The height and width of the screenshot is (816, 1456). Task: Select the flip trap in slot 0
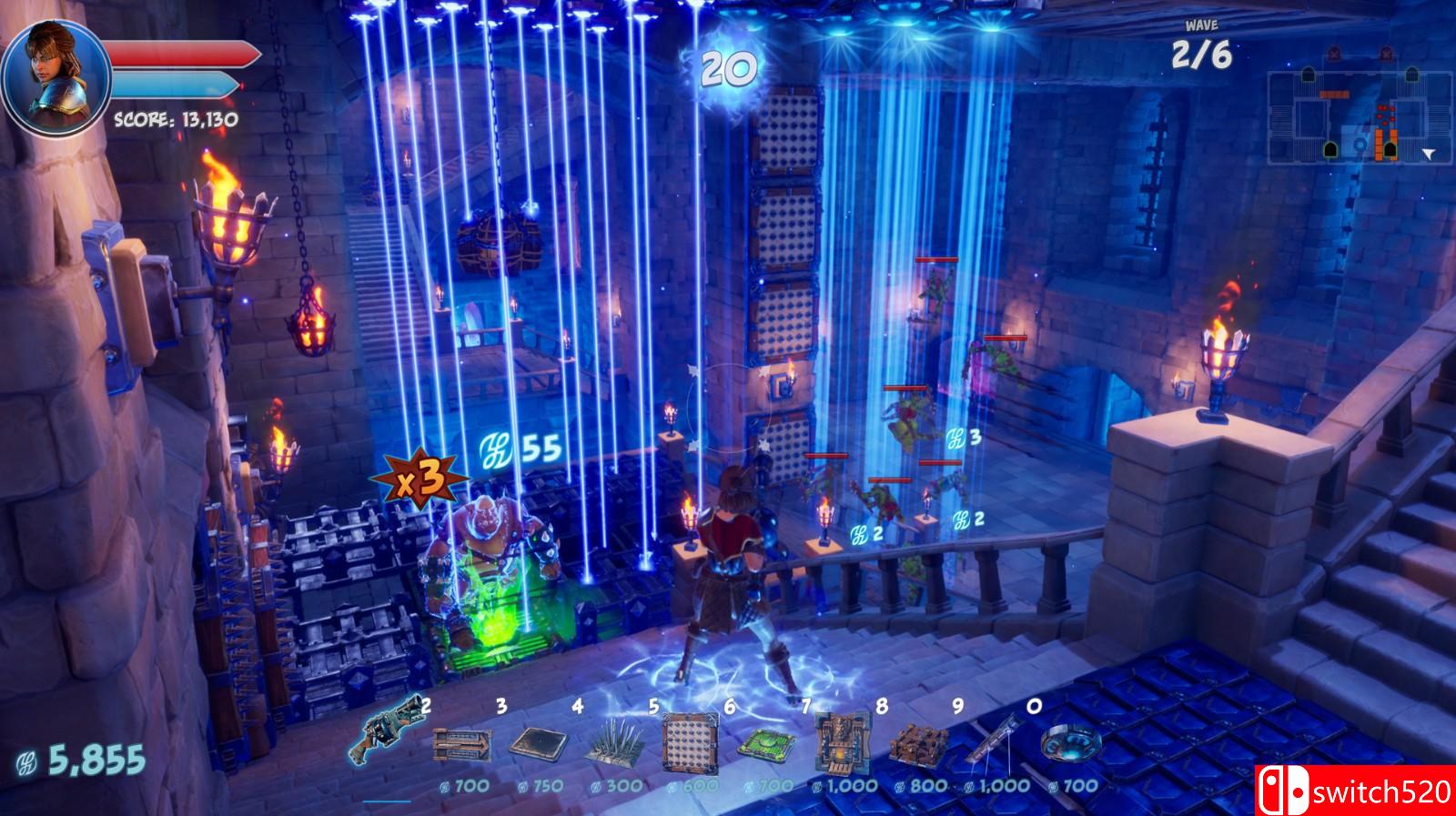coord(1072,746)
